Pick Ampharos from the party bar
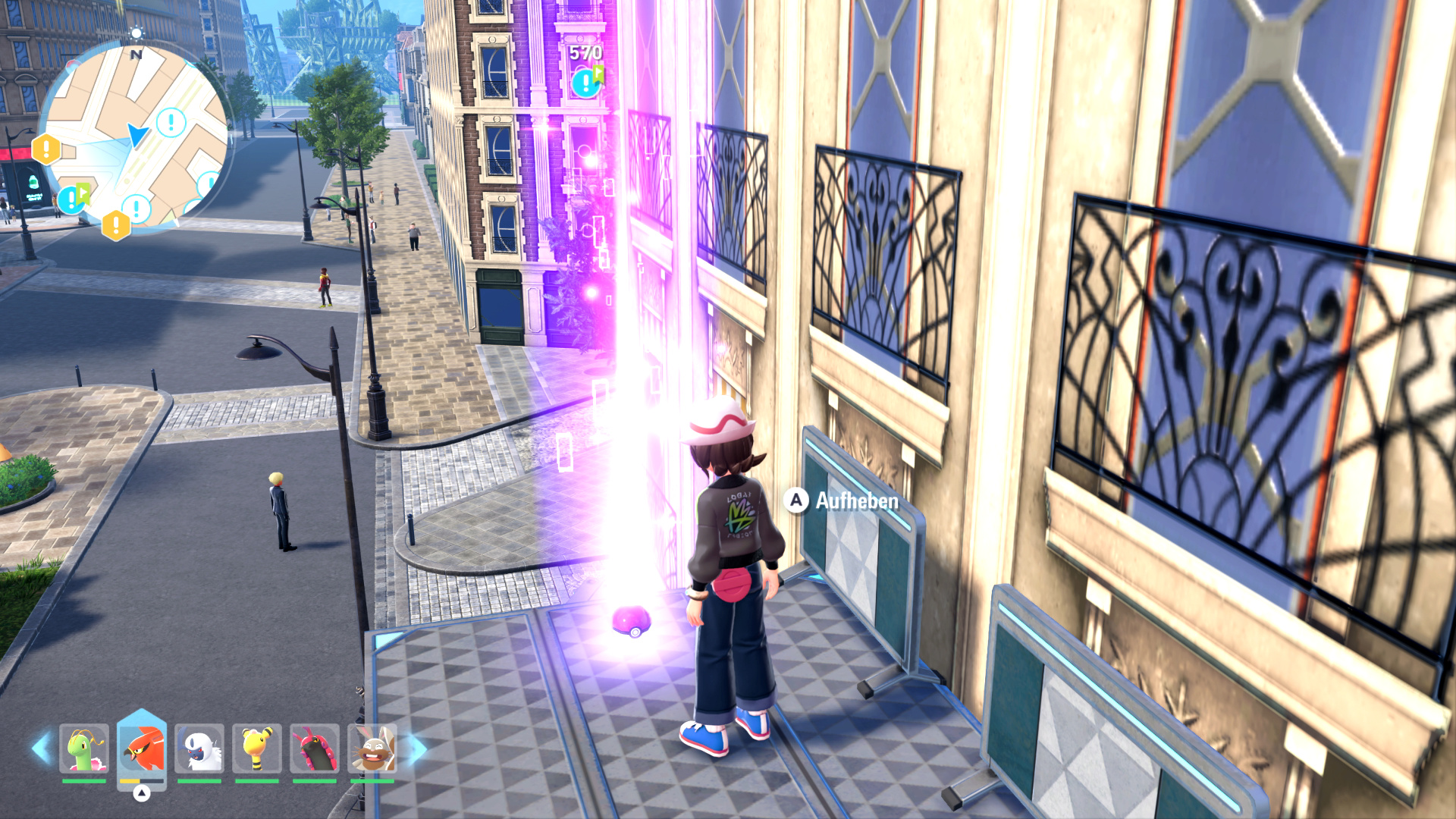This screenshot has width=1456, height=819. click(x=257, y=748)
